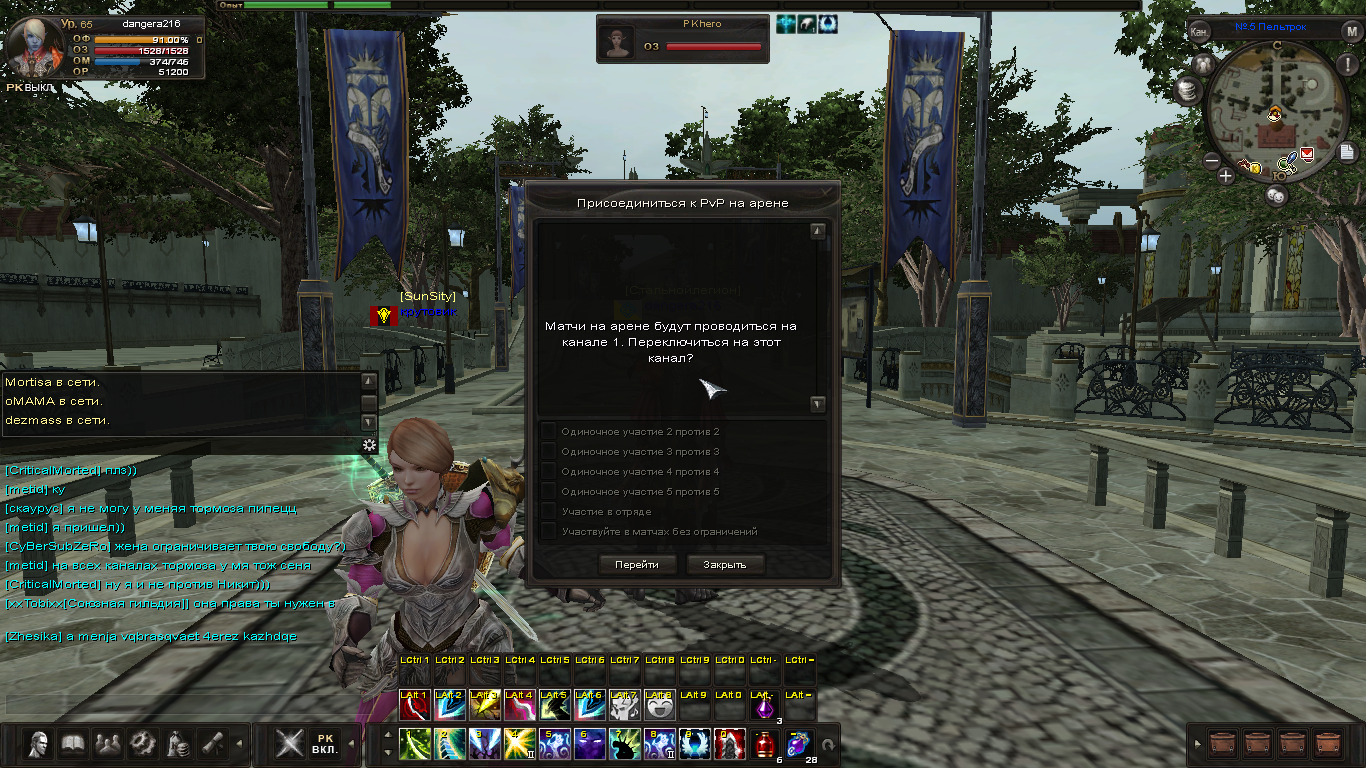Toggle the PK ВКЛ. button
Screen dimensions: 1366x768
[324, 744]
